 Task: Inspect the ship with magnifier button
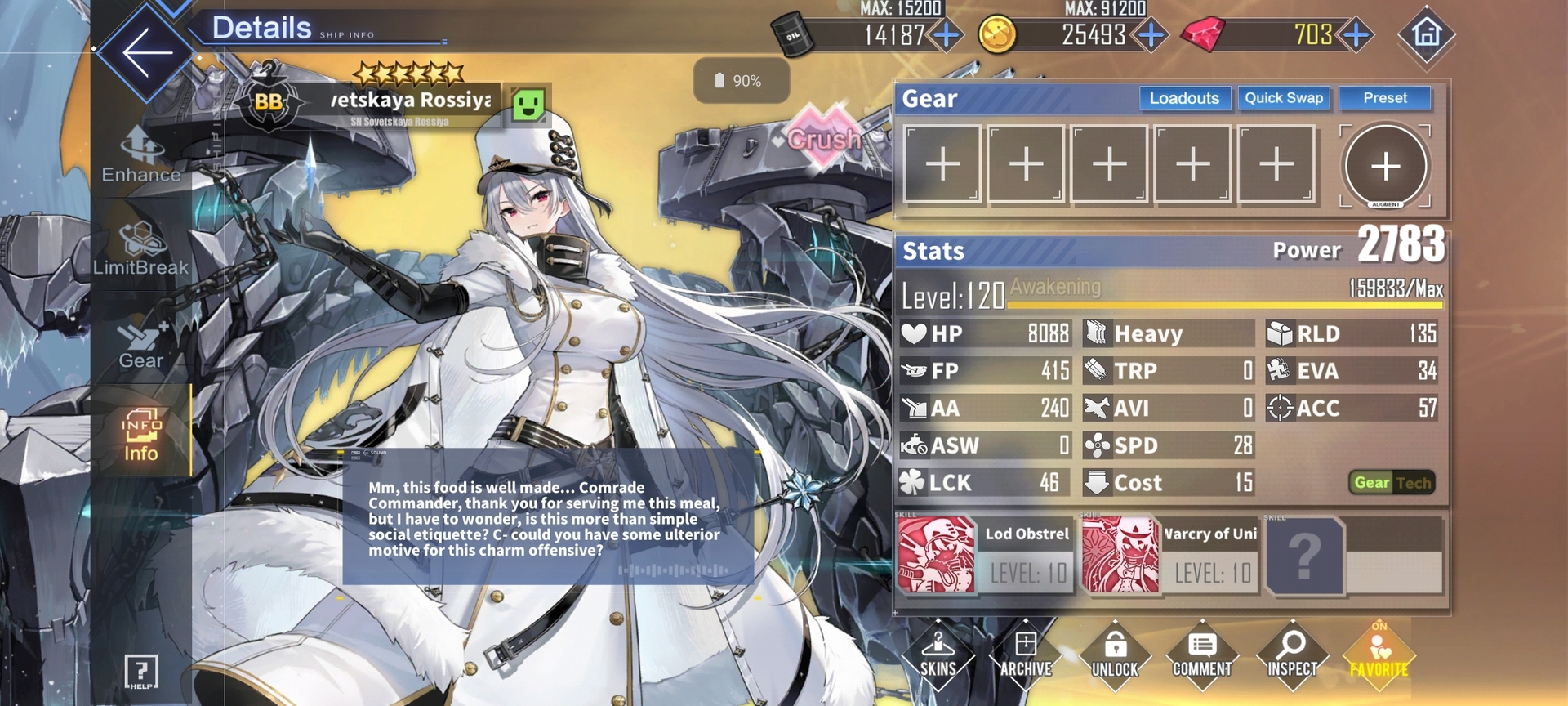click(x=1291, y=655)
